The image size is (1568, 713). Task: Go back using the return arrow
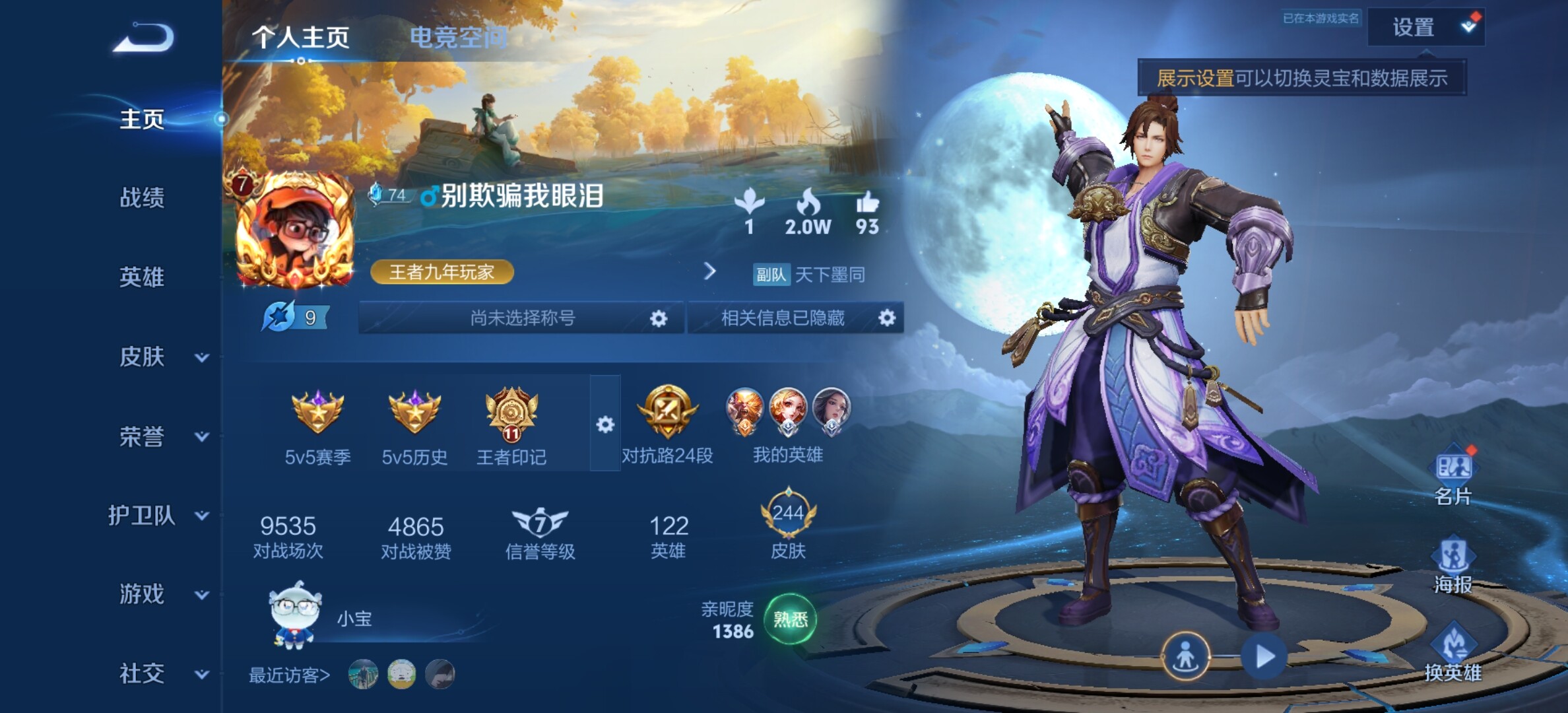point(144,38)
